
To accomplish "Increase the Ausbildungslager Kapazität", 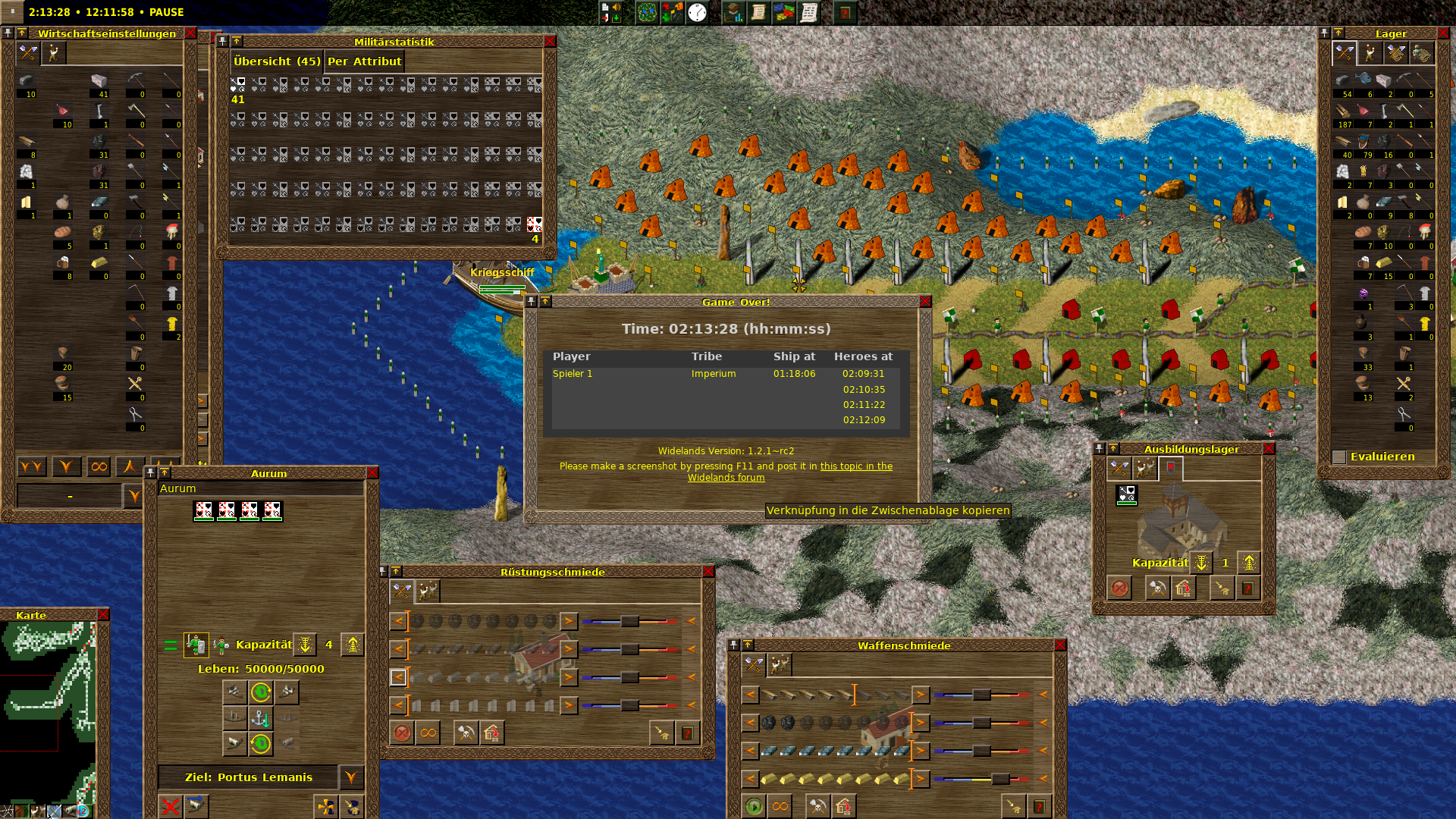I will coord(1248,563).
